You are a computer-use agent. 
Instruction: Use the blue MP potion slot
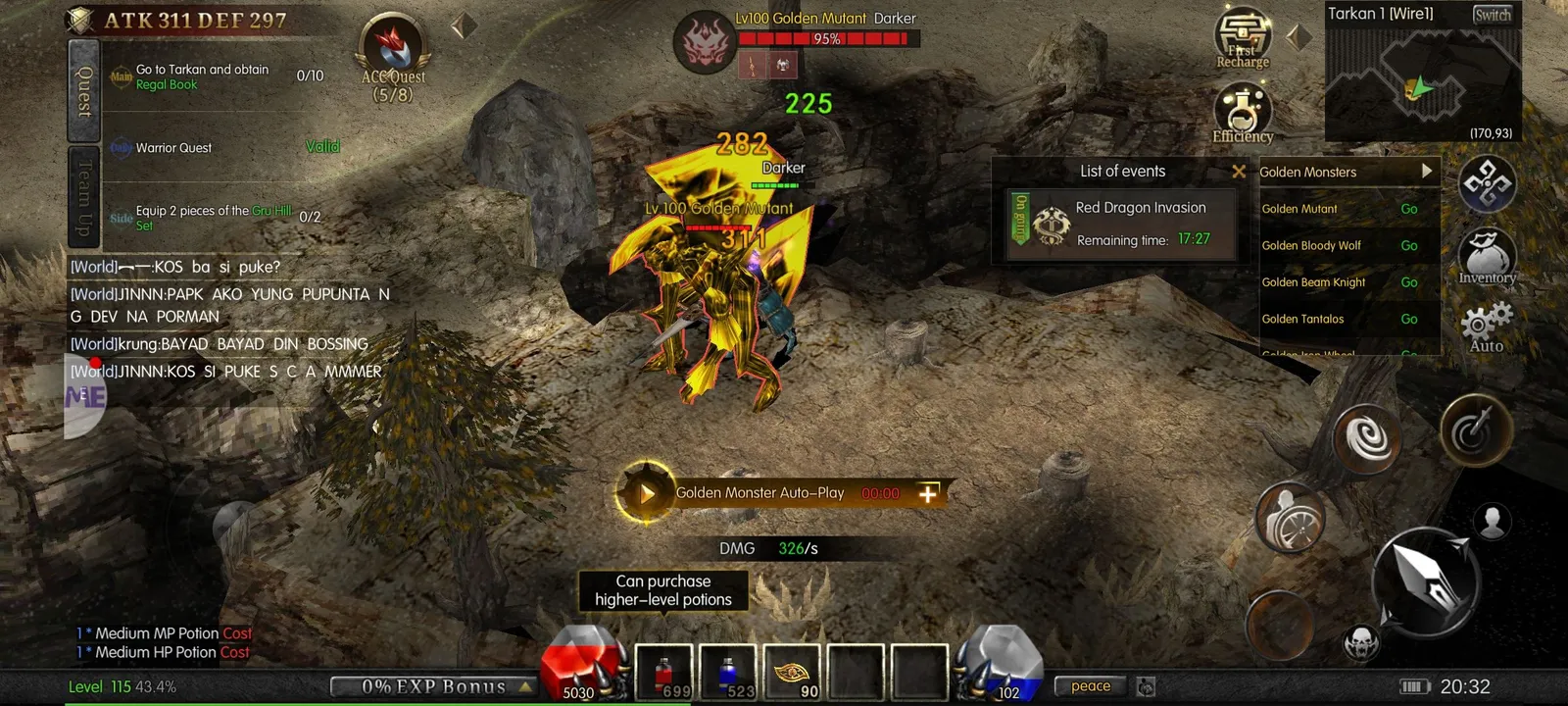pos(728,675)
